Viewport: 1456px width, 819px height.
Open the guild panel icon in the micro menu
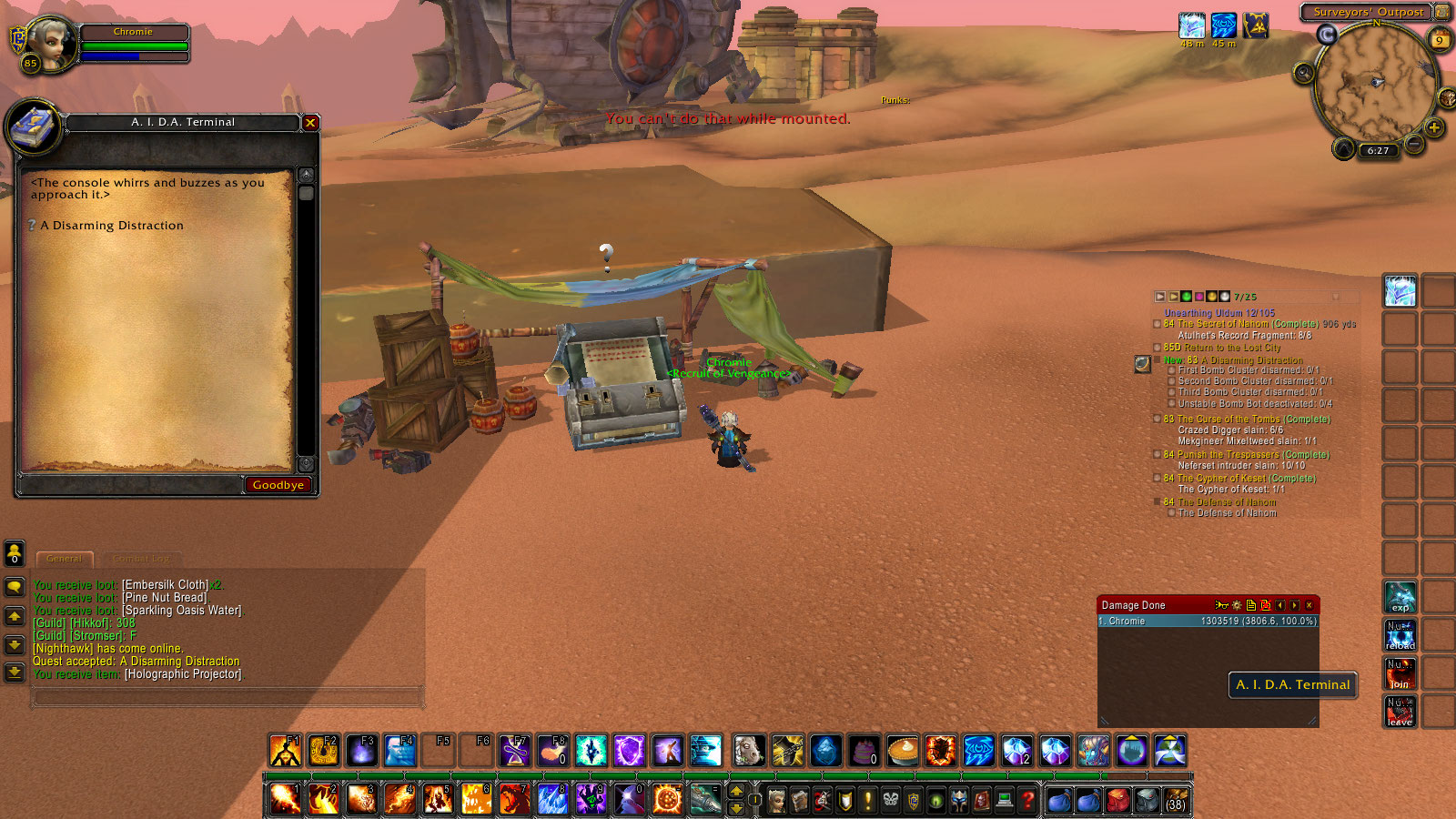coord(915,802)
